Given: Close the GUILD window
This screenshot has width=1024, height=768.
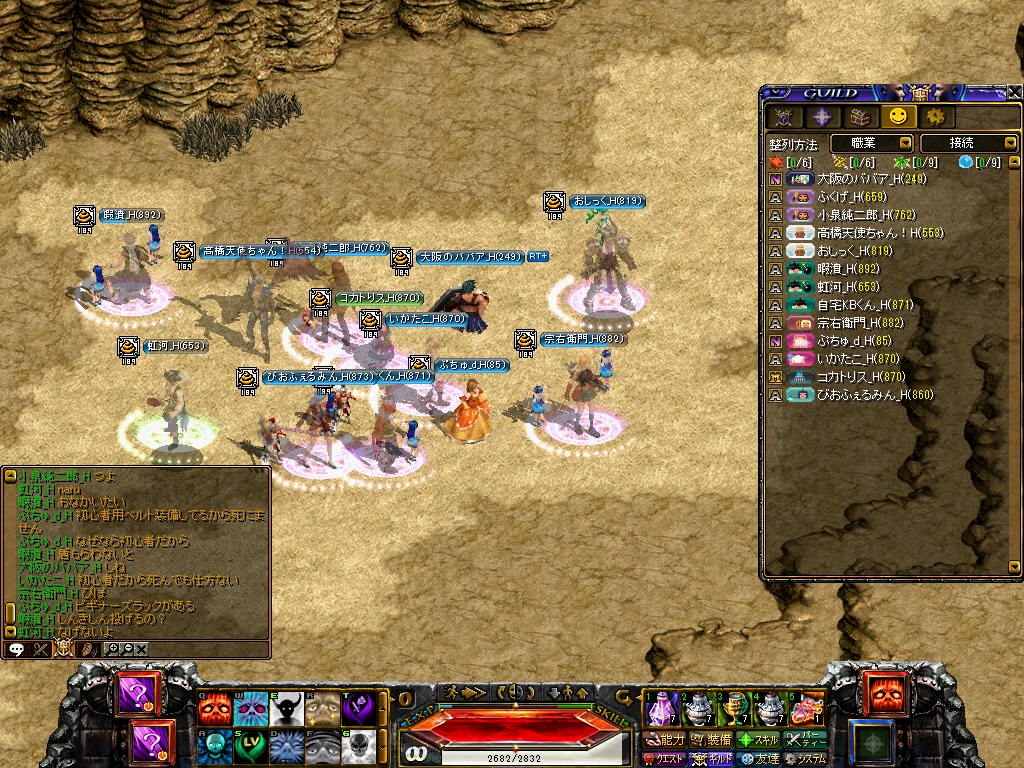Looking at the screenshot, I should 1014,92.
